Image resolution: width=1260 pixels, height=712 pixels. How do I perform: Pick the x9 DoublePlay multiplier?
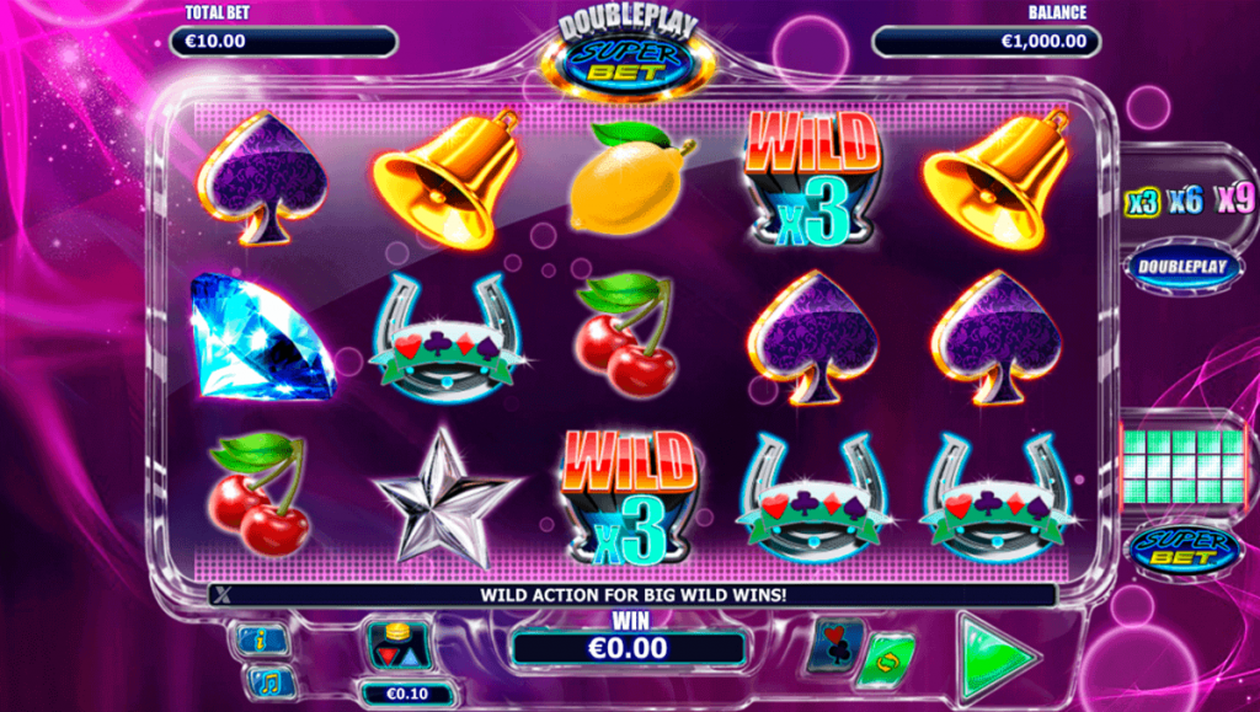tap(1235, 200)
